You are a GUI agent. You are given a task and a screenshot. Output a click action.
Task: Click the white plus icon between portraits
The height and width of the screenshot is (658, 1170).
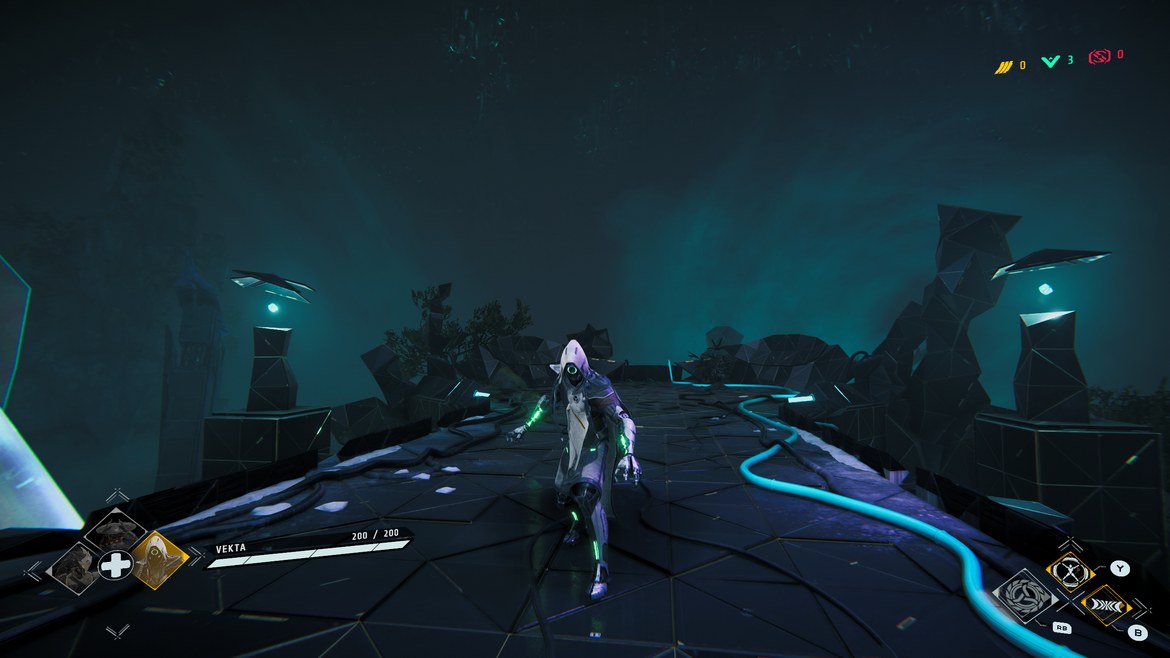(x=116, y=565)
